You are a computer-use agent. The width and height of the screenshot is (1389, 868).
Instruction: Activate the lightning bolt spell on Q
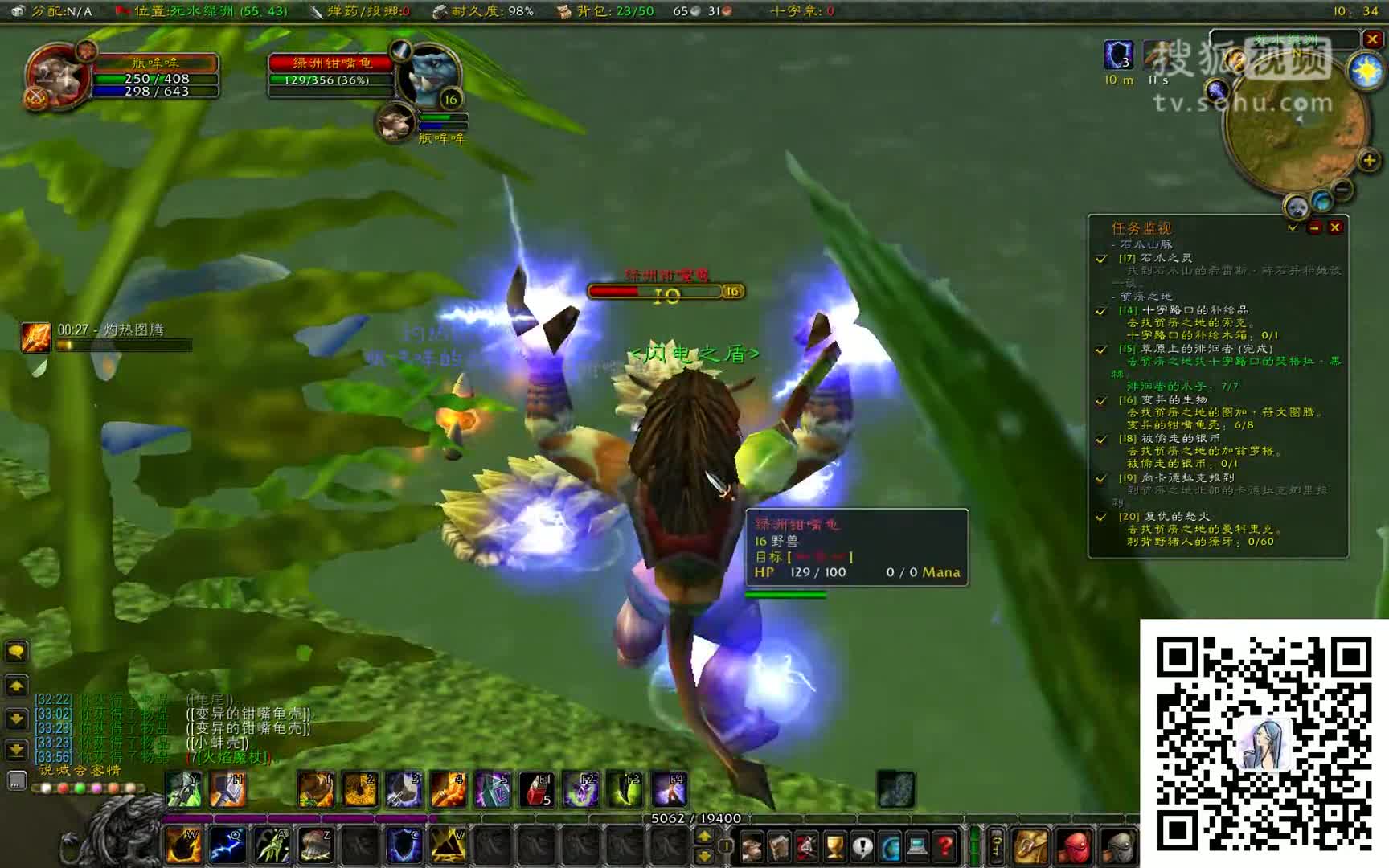(x=227, y=845)
